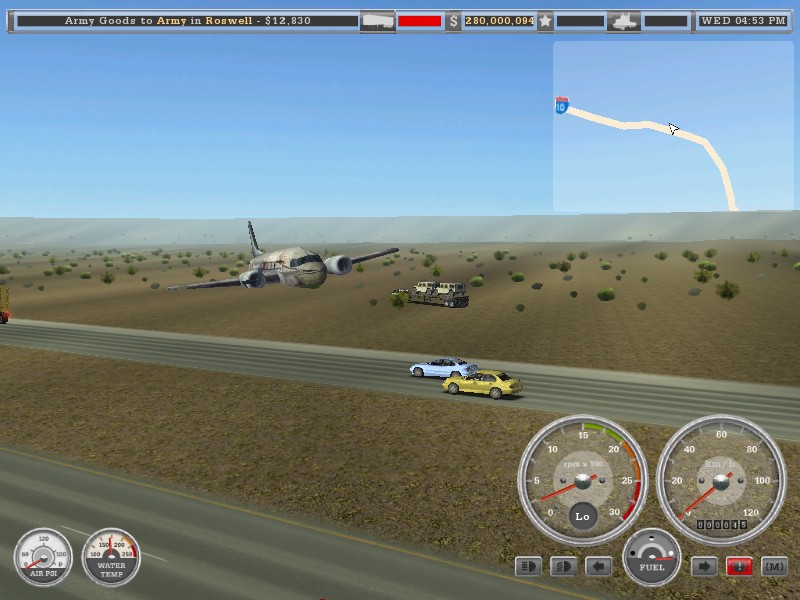Click the star reputation icon
800x600 pixels.
point(545,20)
